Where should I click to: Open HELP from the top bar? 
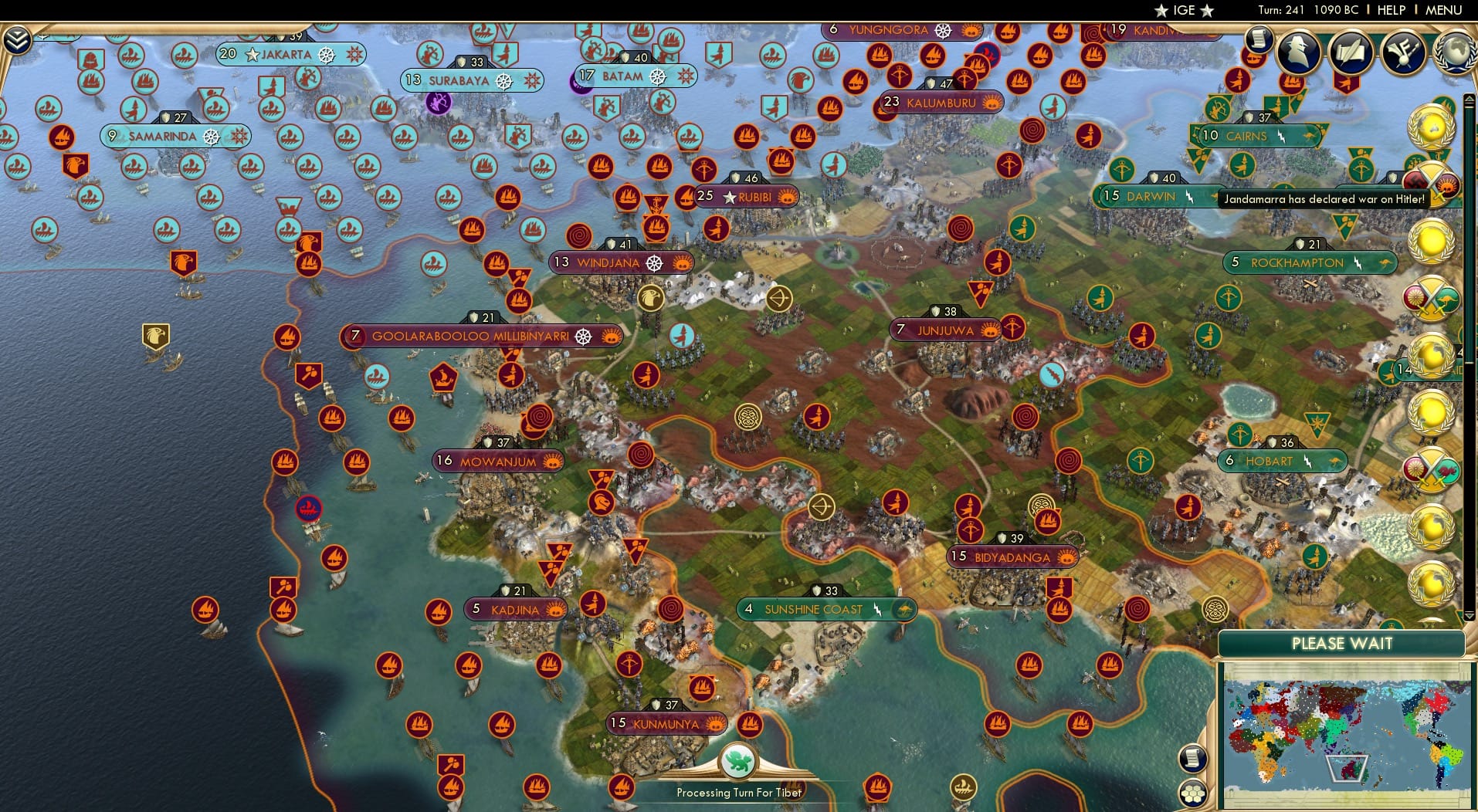tap(1390, 10)
